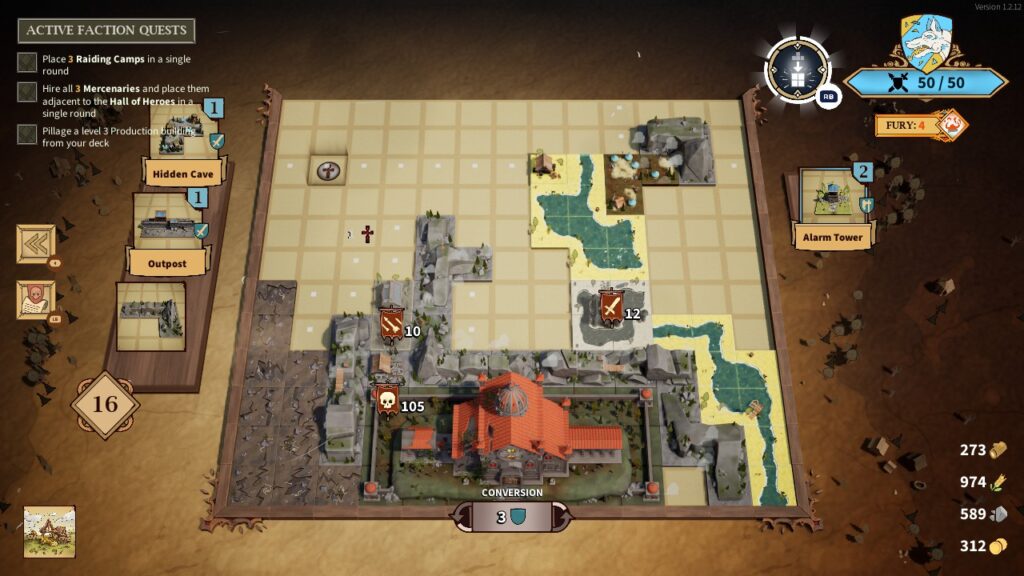
Task: Open the Active Faction Quests header
Action: [x=106, y=30]
